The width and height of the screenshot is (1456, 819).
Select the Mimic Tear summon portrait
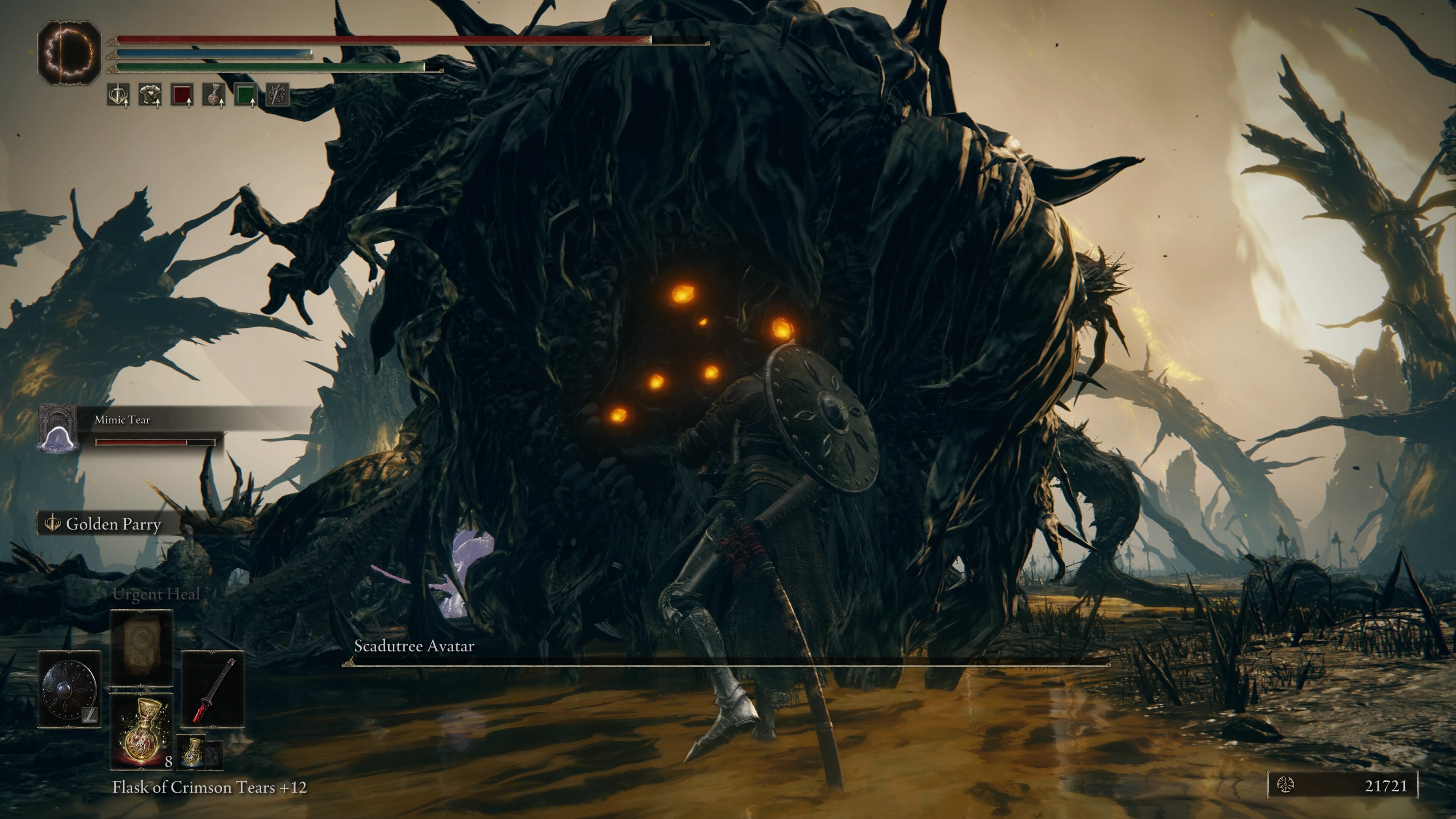58,428
